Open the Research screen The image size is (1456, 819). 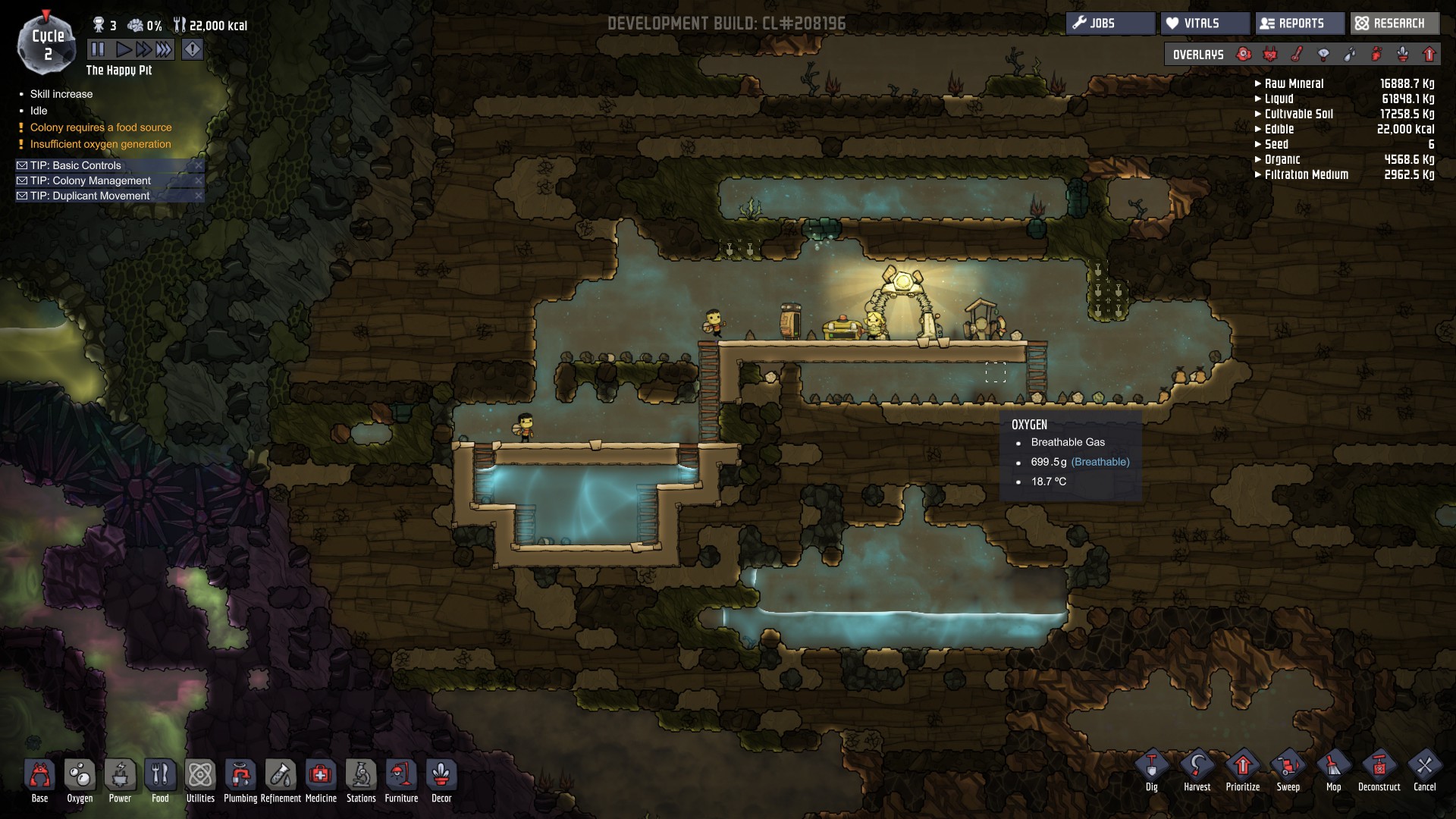coord(1394,24)
